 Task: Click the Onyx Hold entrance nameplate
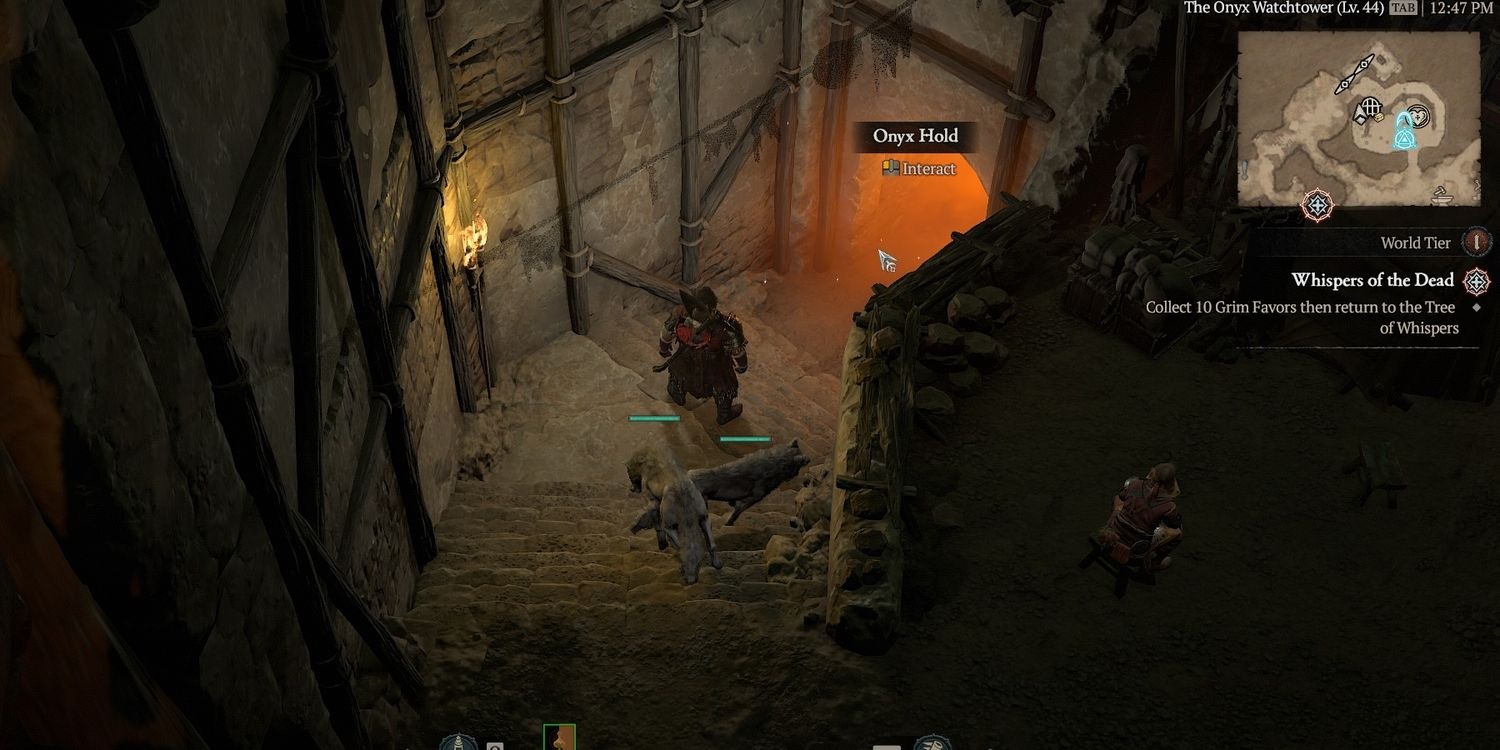point(915,136)
